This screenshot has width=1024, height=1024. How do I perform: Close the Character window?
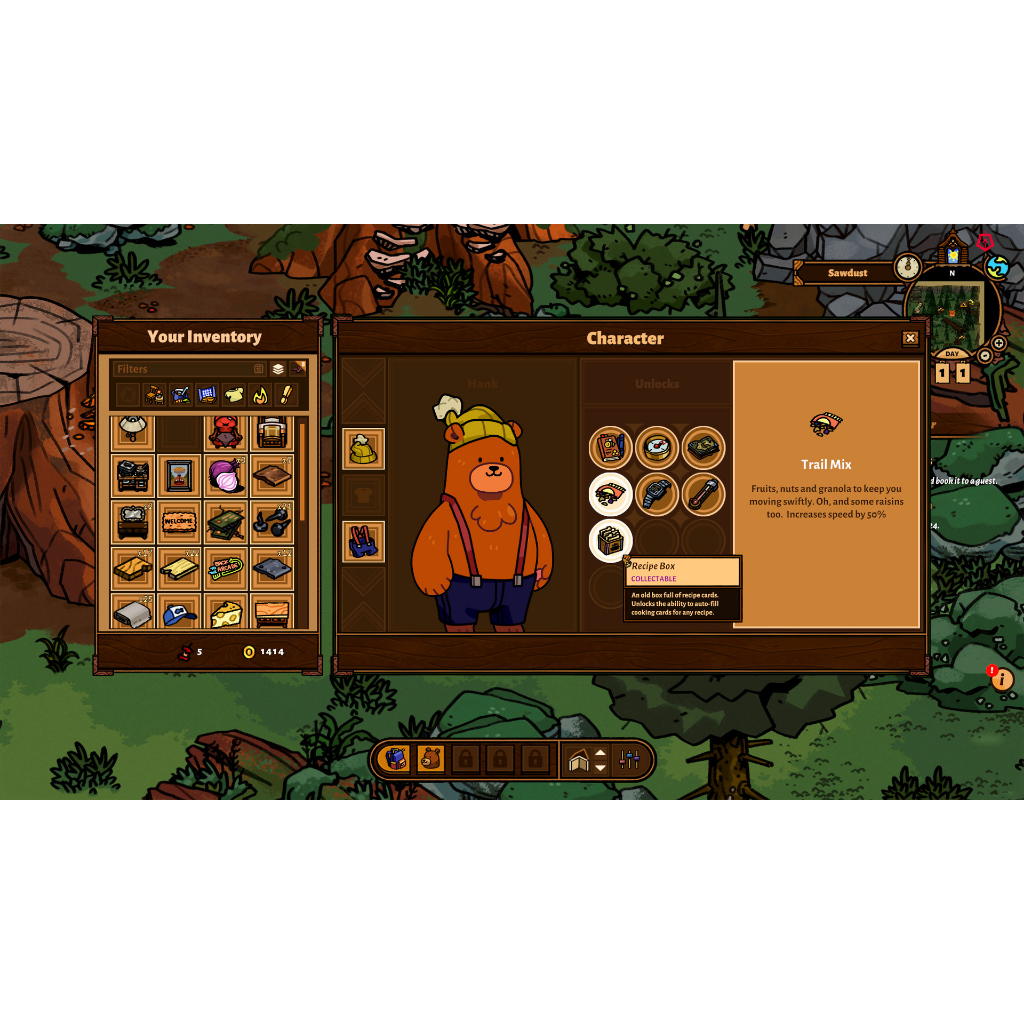tap(910, 338)
